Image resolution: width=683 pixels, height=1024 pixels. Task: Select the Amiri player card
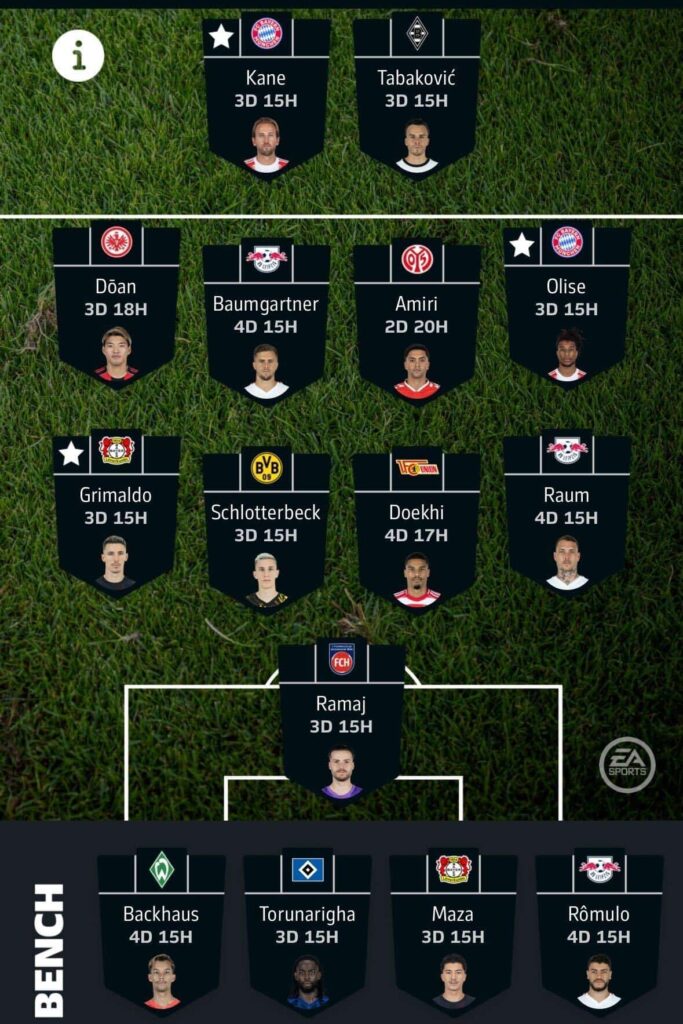(x=416, y=322)
